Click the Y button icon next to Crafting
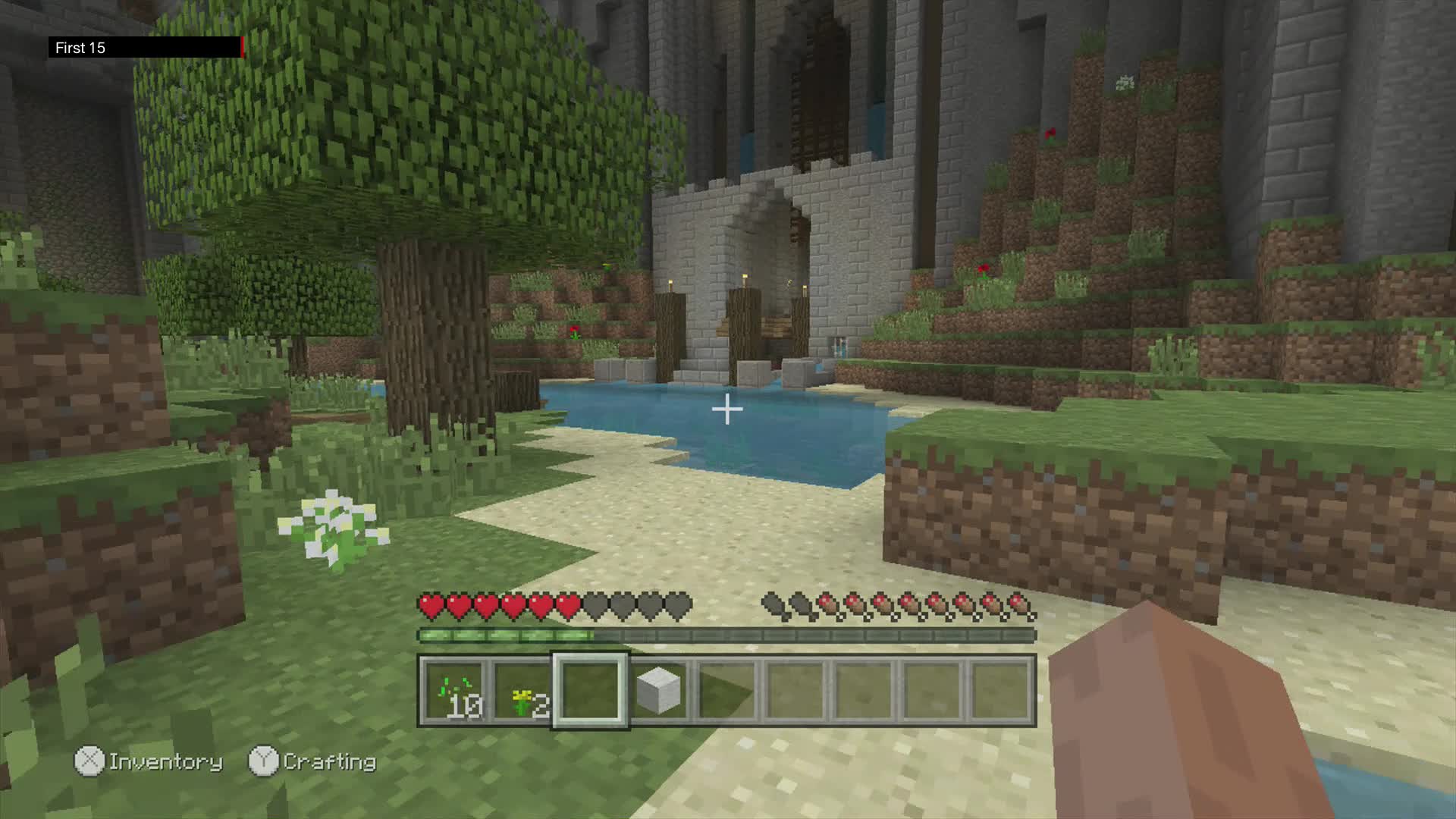 click(264, 761)
